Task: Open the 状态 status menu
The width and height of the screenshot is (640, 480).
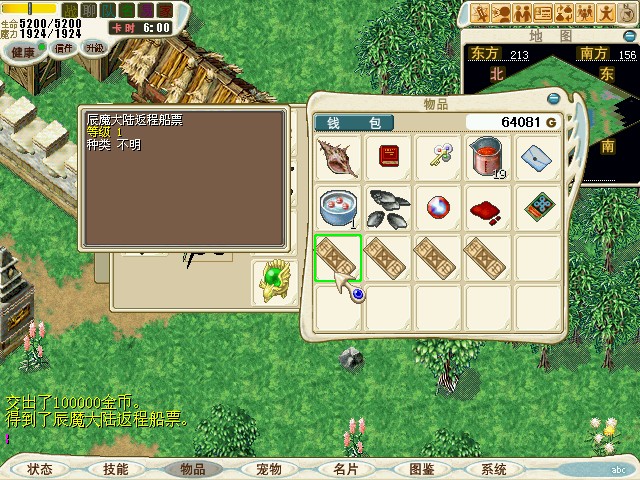Action: [x=40, y=469]
